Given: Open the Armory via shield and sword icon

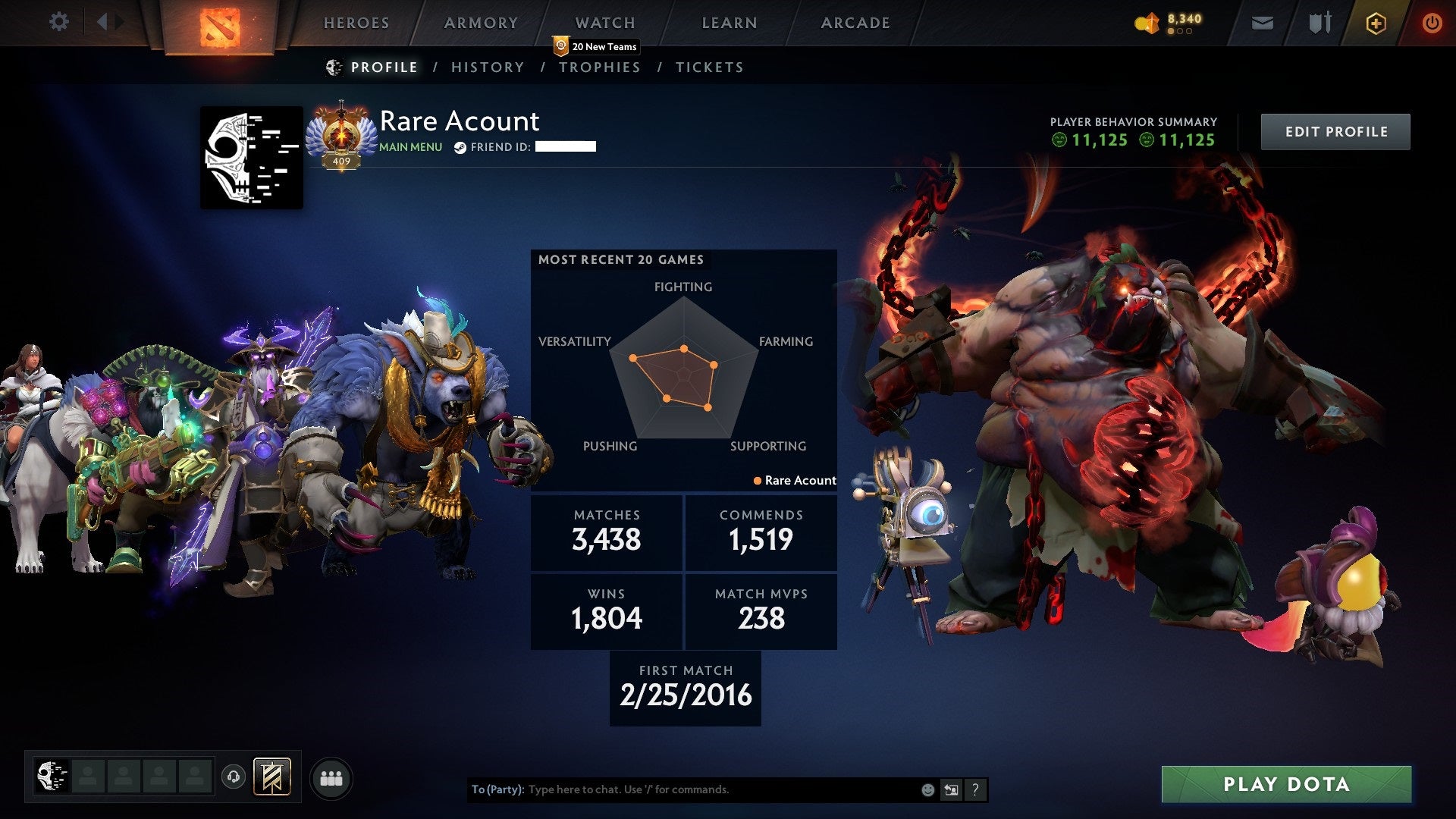Looking at the screenshot, I should [x=1319, y=23].
